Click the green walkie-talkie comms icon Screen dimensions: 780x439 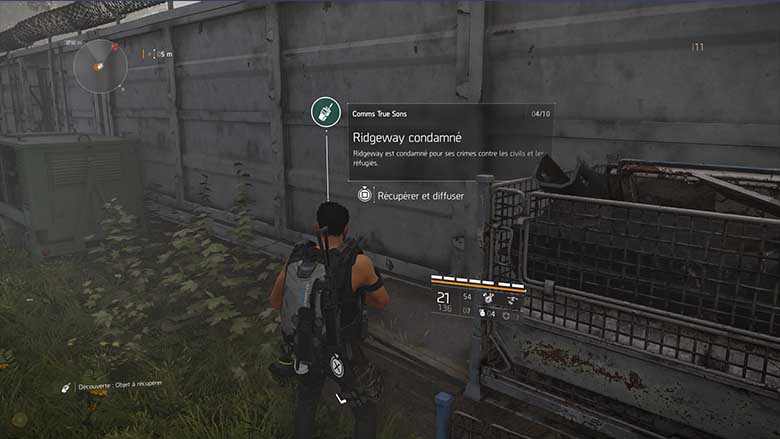click(326, 112)
